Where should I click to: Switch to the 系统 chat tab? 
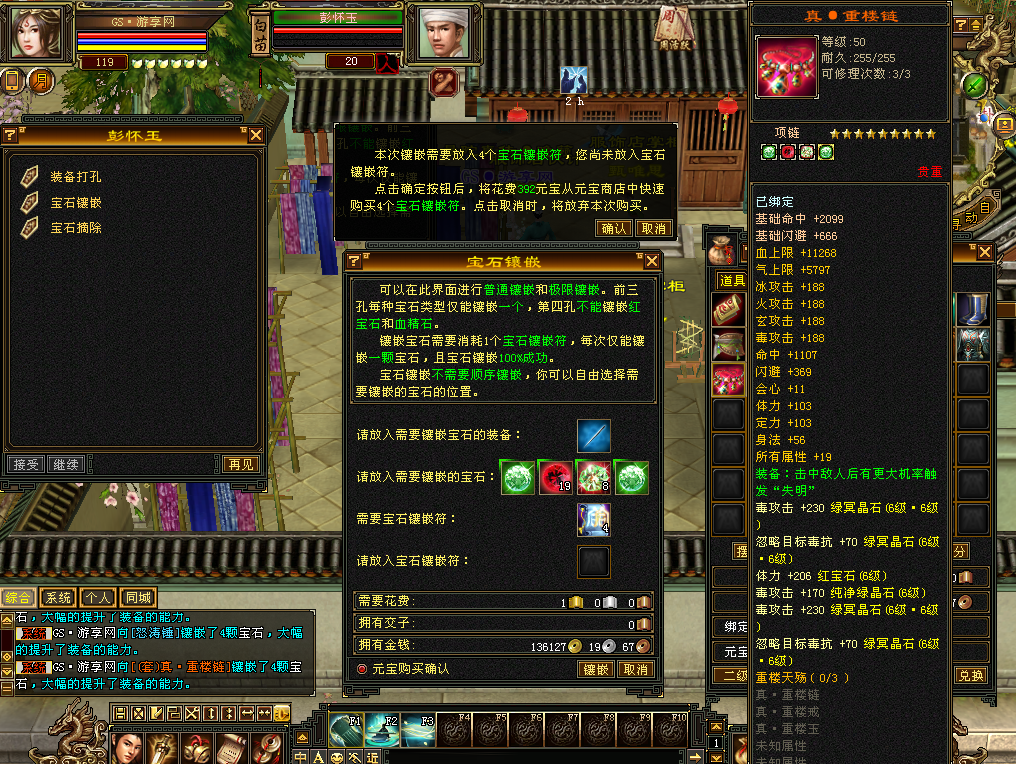point(57,598)
